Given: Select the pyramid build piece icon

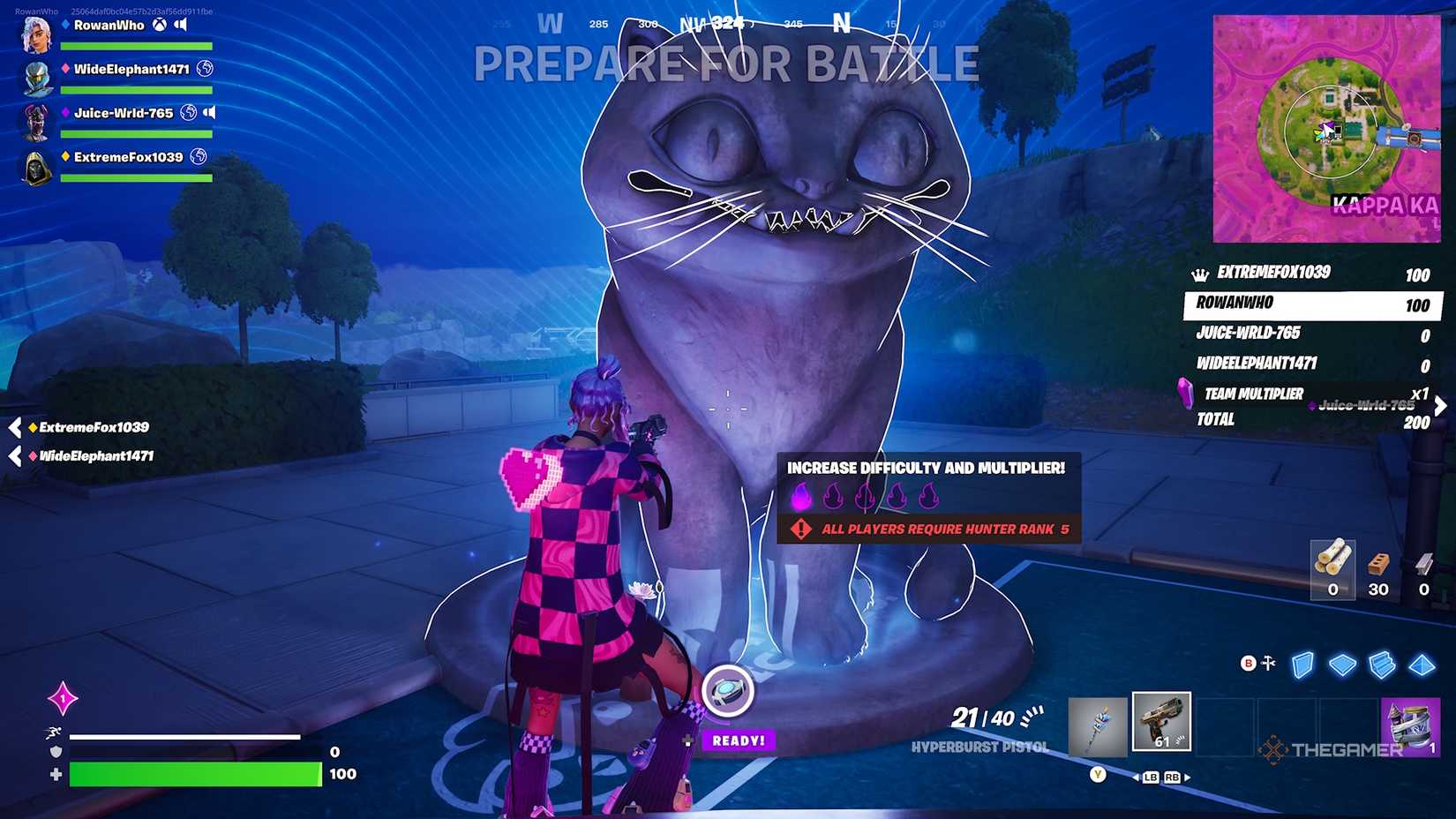Looking at the screenshot, I should coord(1422,664).
